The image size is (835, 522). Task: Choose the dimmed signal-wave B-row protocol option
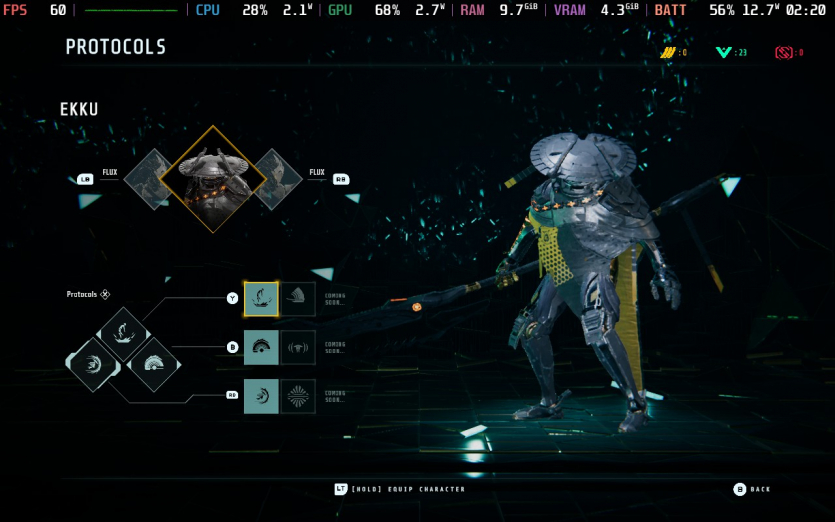(x=298, y=347)
